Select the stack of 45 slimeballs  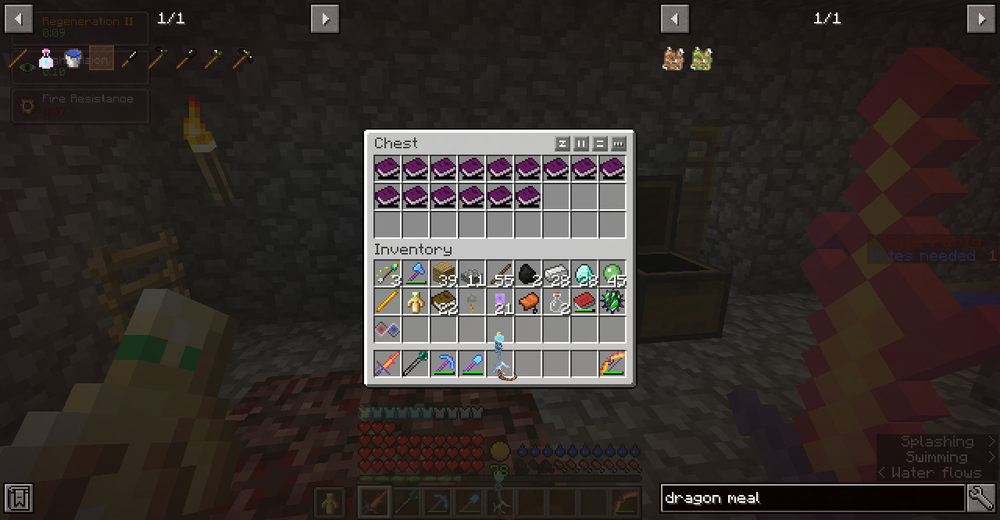click(x=612, y=275)
